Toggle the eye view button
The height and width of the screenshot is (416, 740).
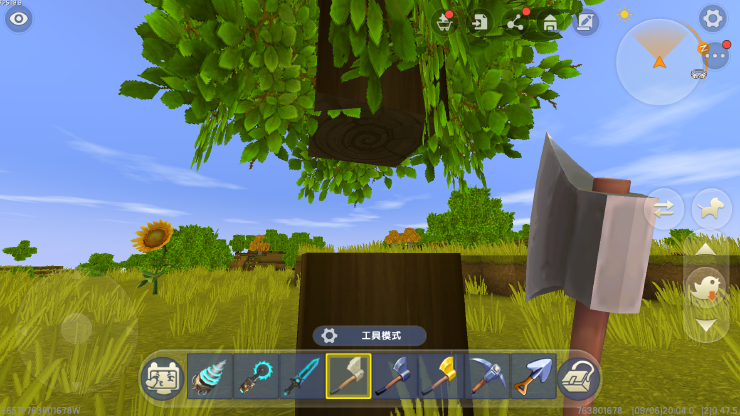pyautogui.click(x=18, y=18)
